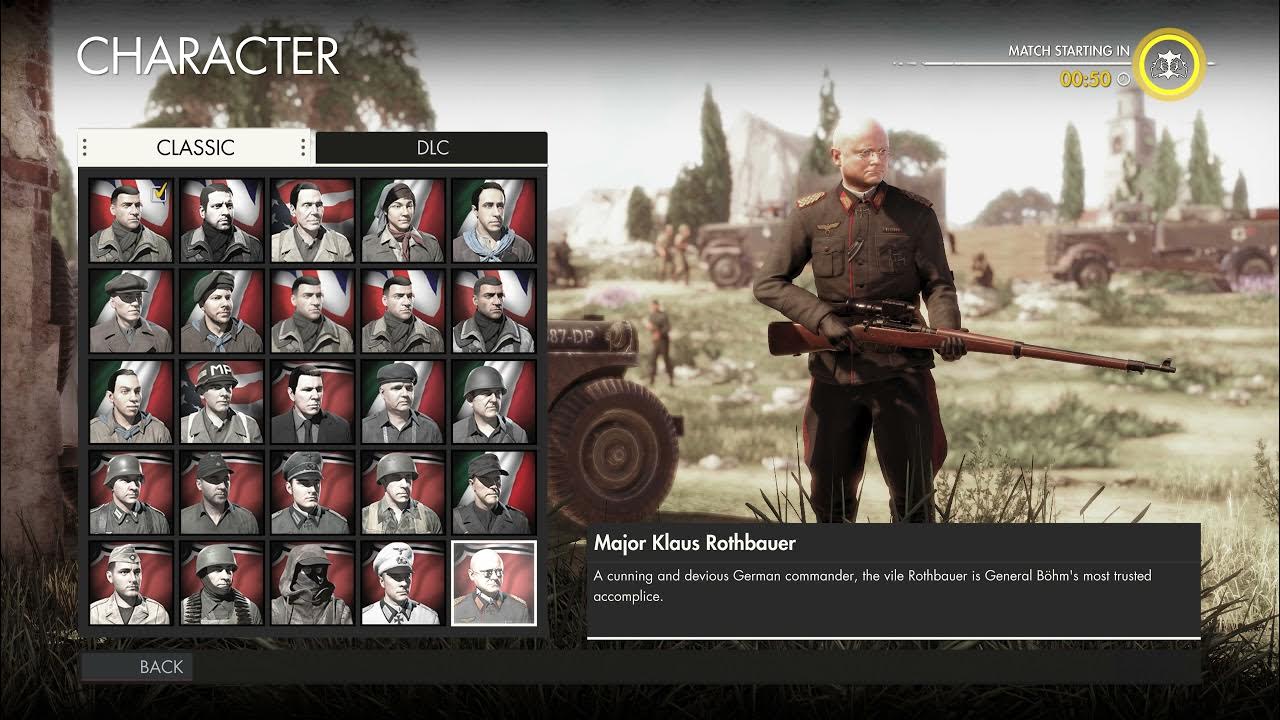Select the white-uniformed German officer portrait
Screen dimensions: 1280x720
403,584
